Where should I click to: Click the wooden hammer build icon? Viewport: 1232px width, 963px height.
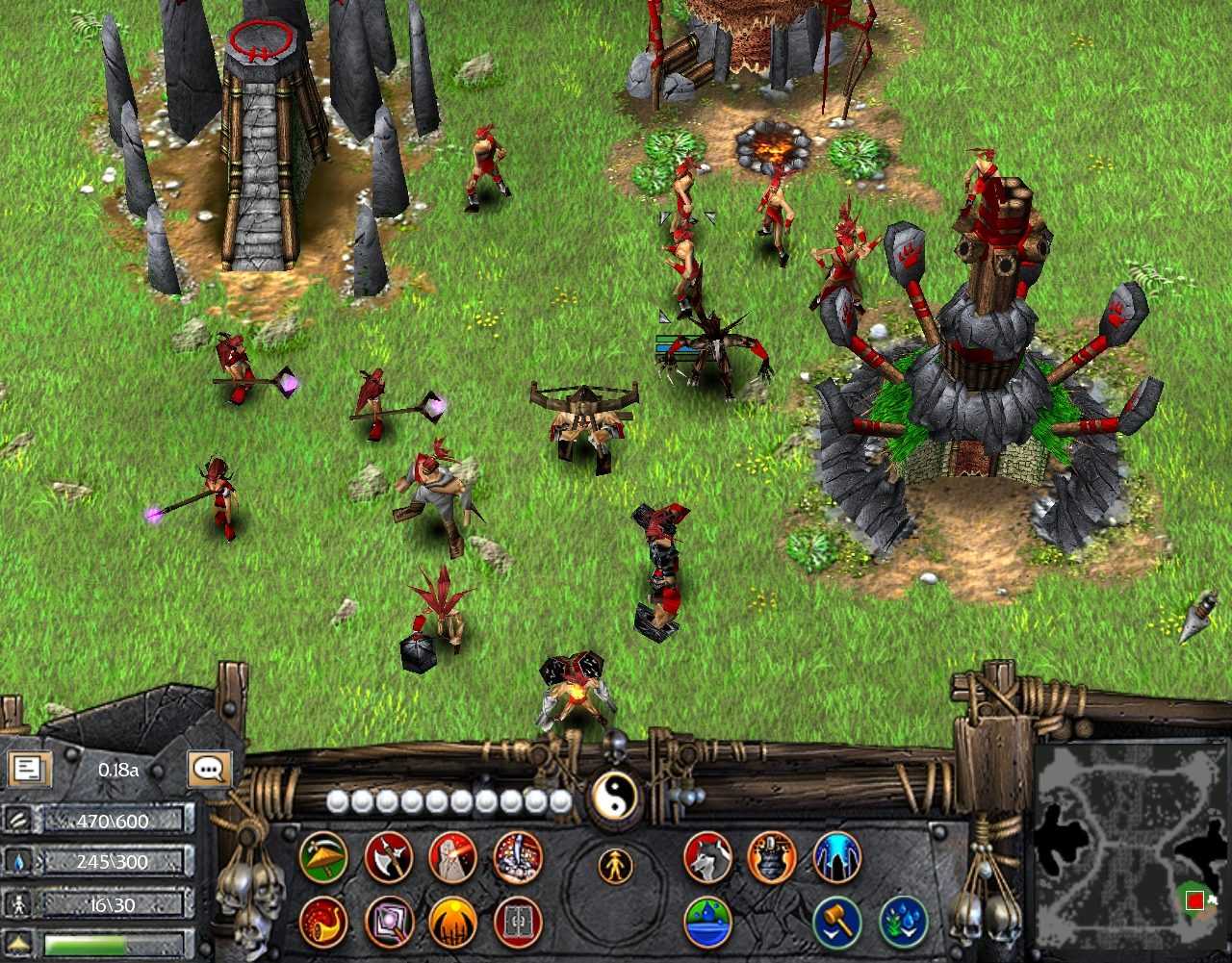837,922
